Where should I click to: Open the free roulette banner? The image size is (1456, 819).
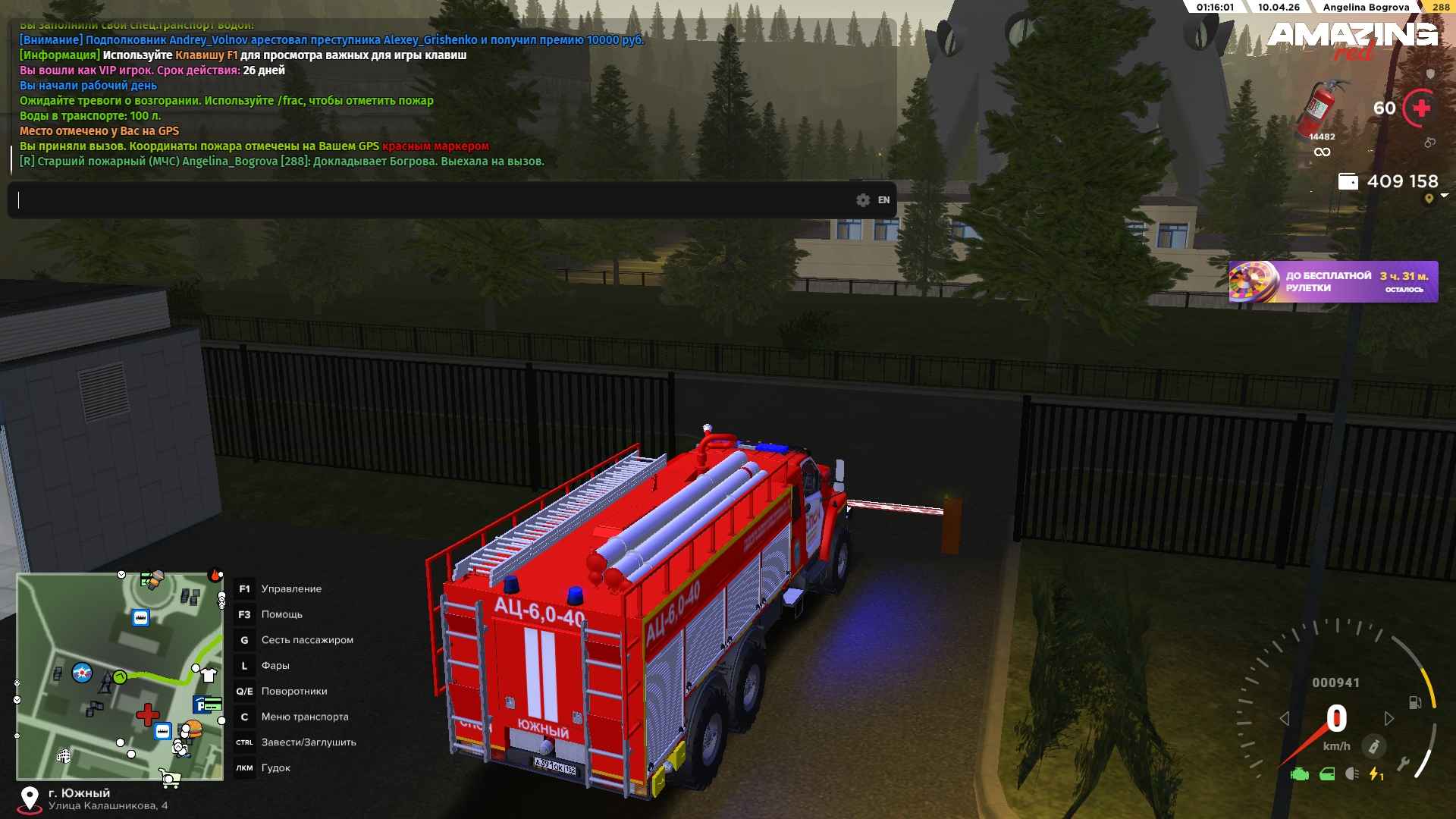1332,282
